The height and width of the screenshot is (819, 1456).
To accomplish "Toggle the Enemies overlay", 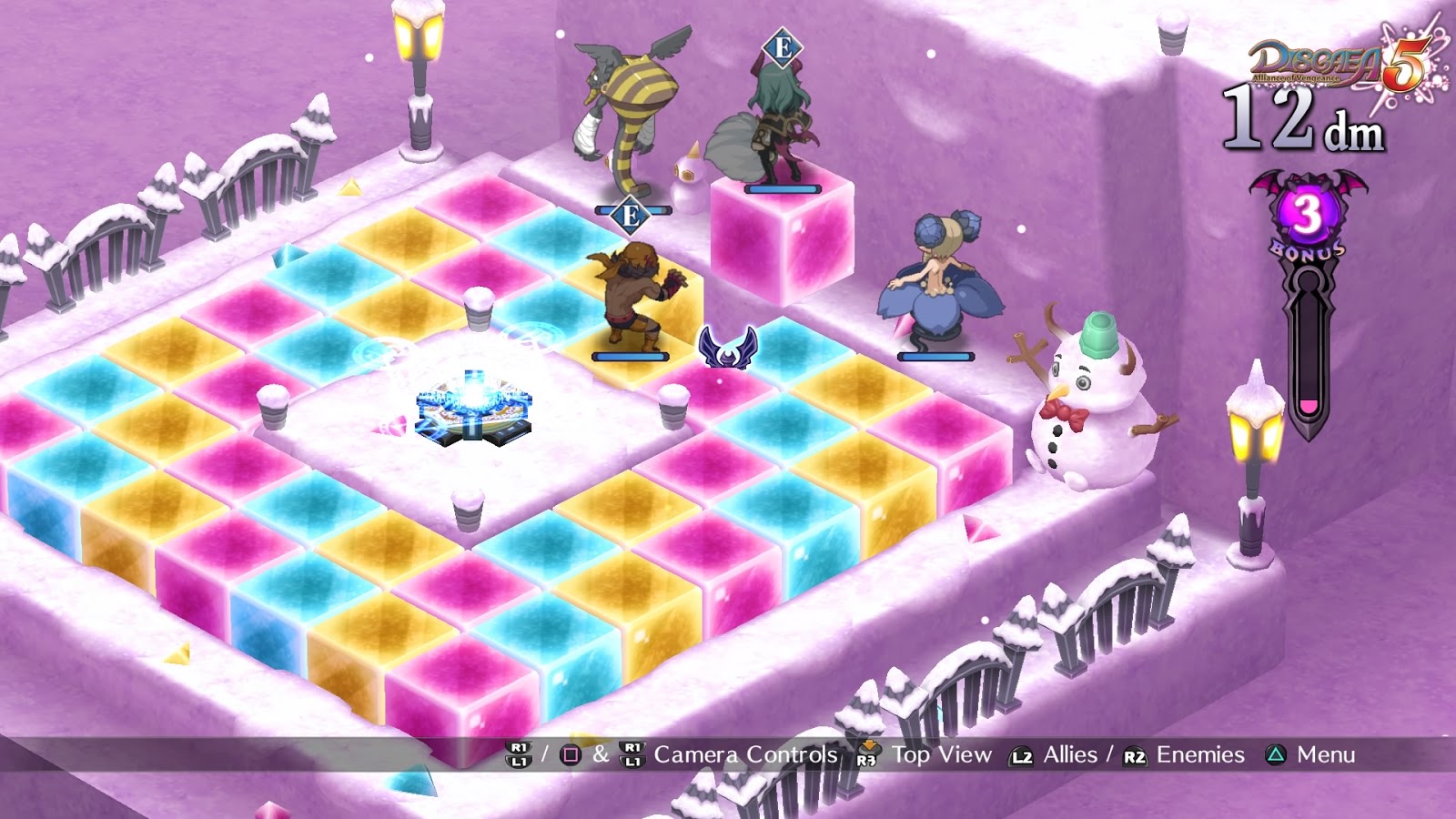I will tap(1199, 754).
